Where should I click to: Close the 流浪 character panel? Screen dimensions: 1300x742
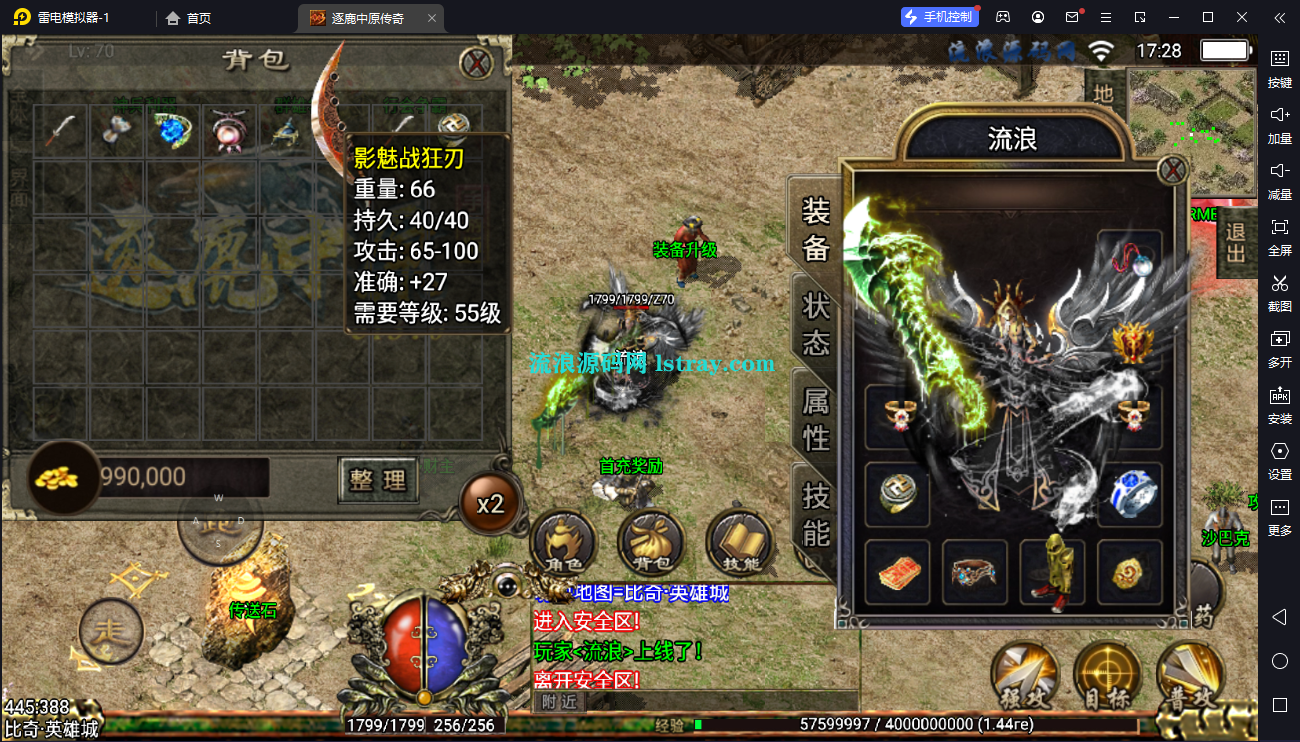pyautogui.click(x=1172, y=170)
